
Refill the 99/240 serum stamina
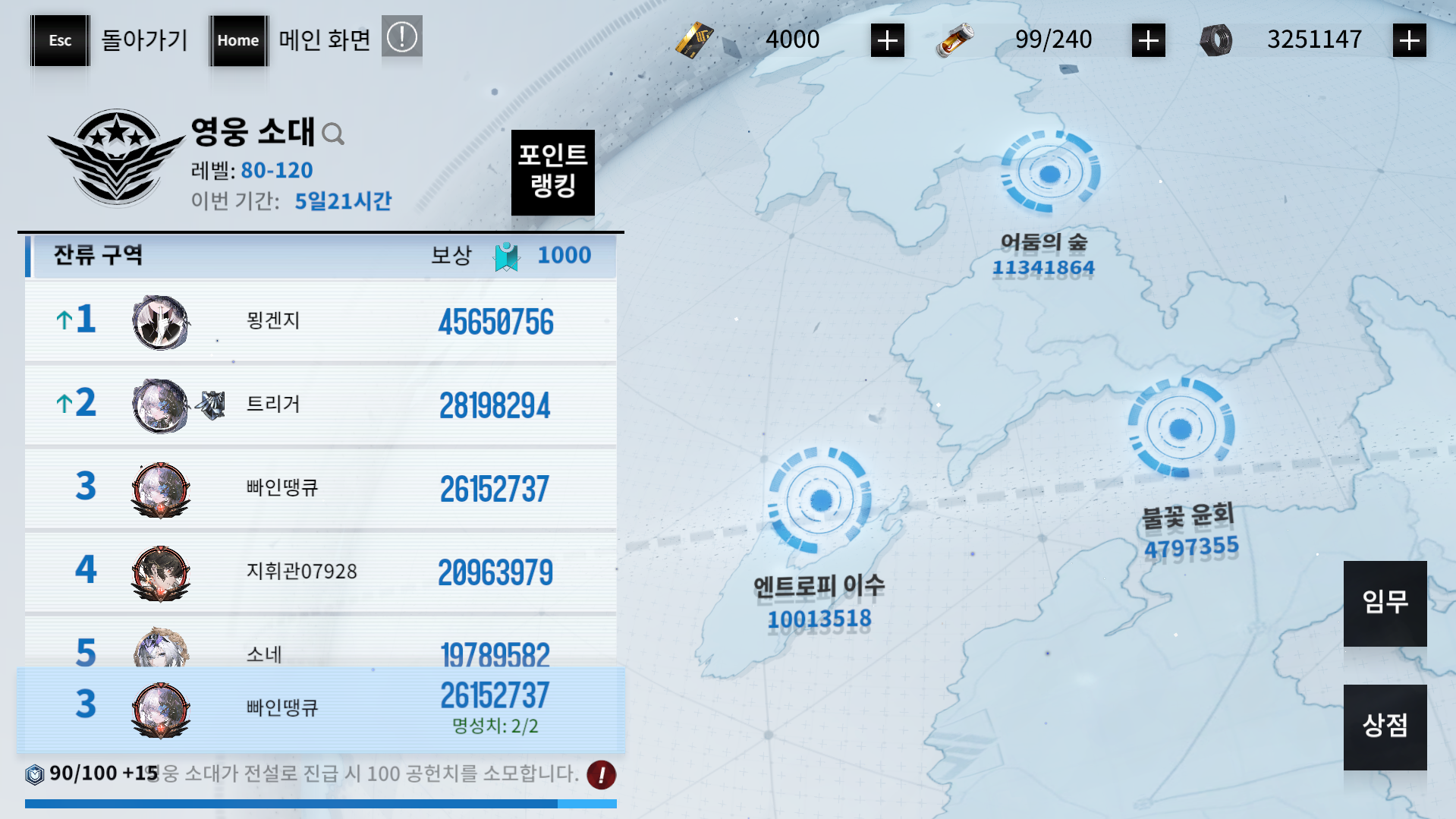pos(1148,40)
